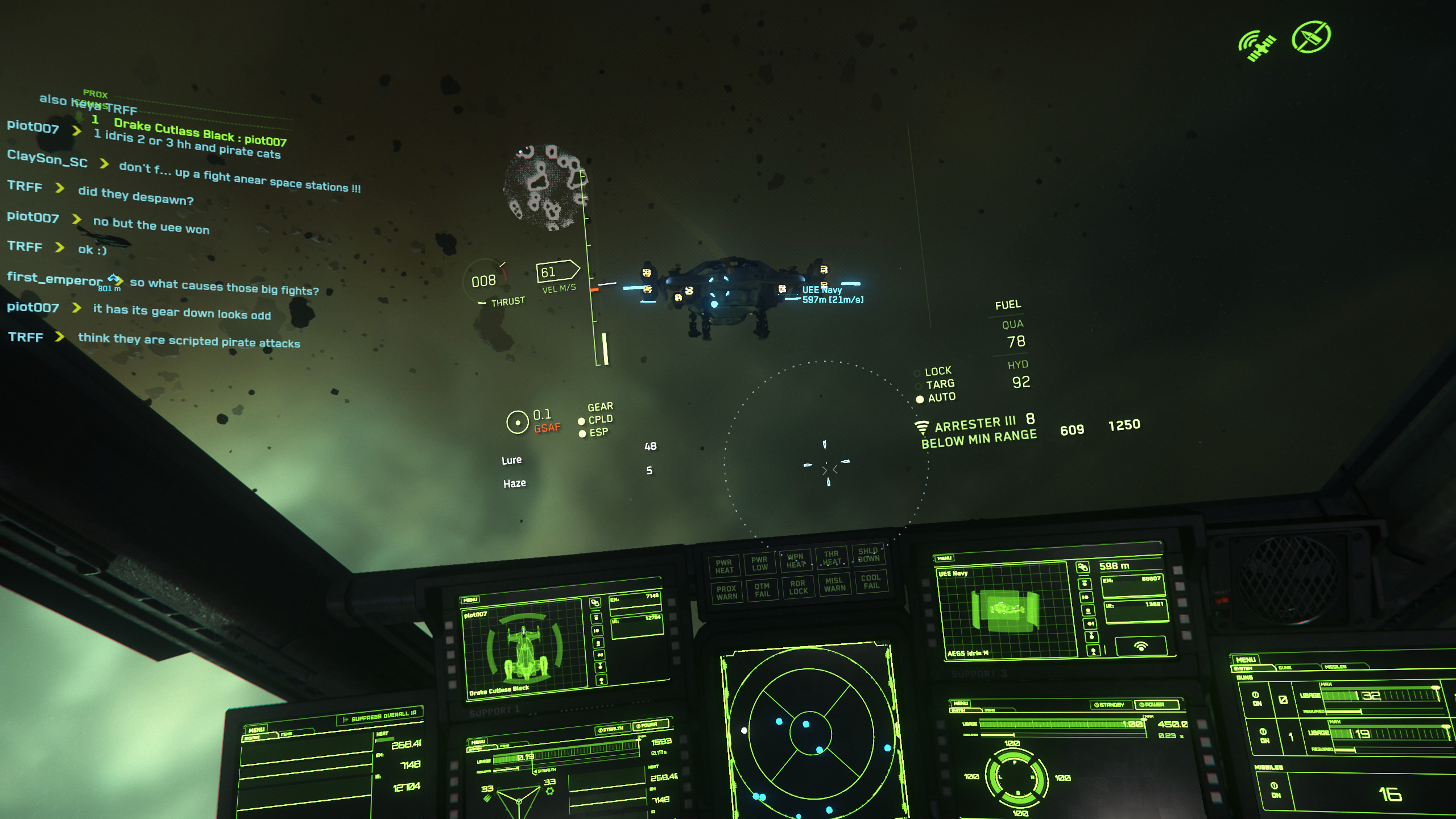
Task: Adjust the shield usage slider showing 1.00
Action: [1061, 724]
